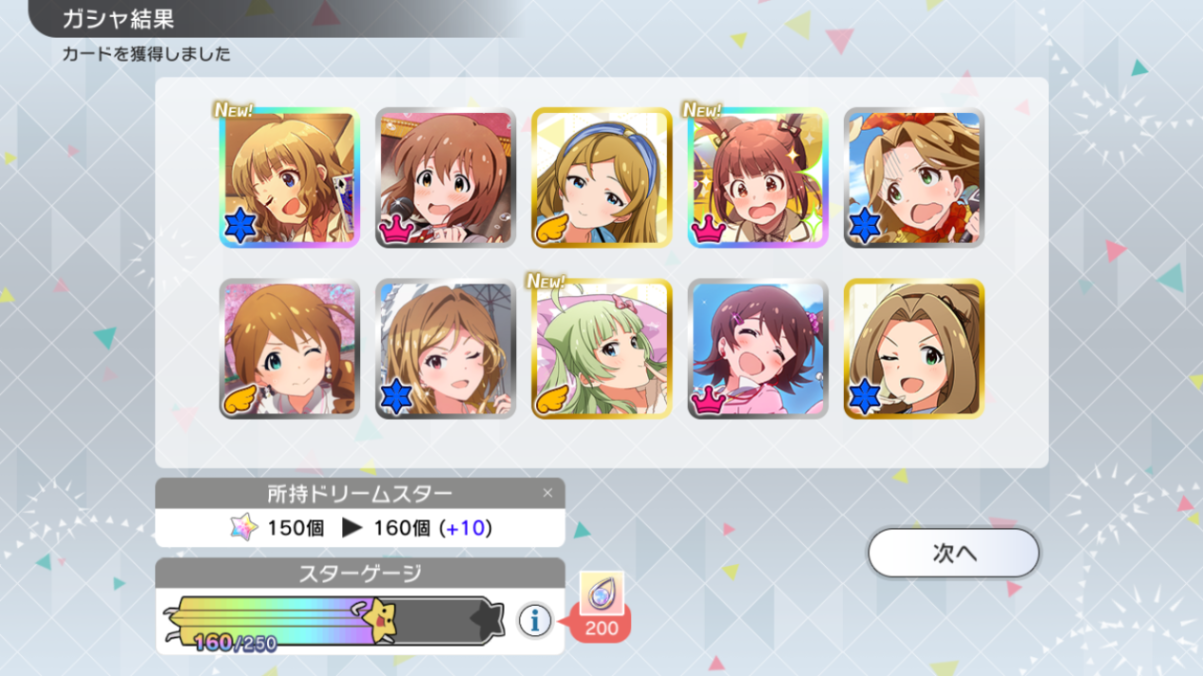Open the star gauge info button

535,621
